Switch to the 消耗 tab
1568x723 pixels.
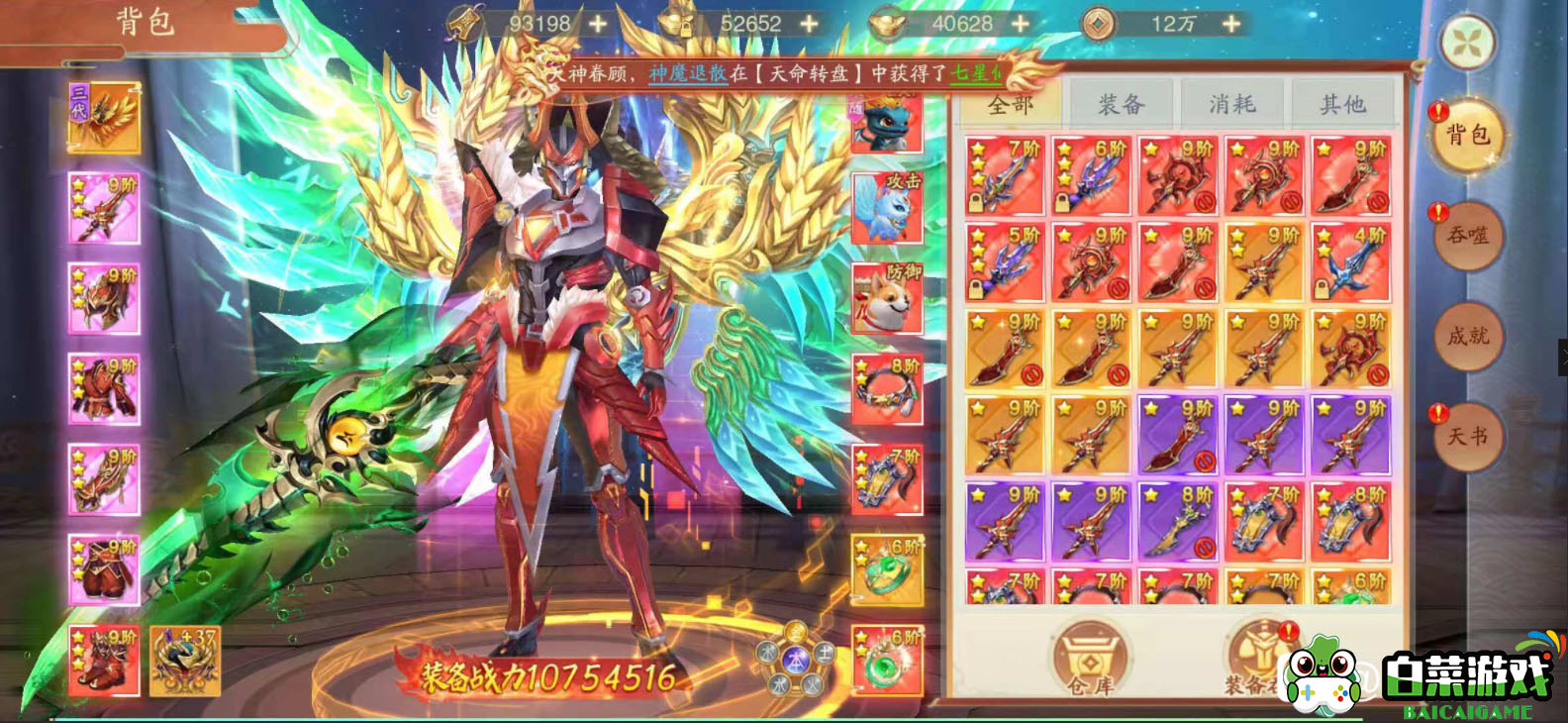point(1232,104)
